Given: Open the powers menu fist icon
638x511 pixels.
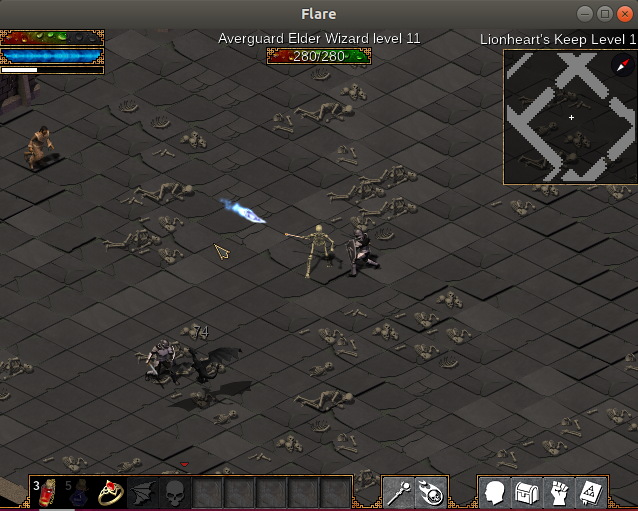Looking at the screenshot, I should pos(559,493).
